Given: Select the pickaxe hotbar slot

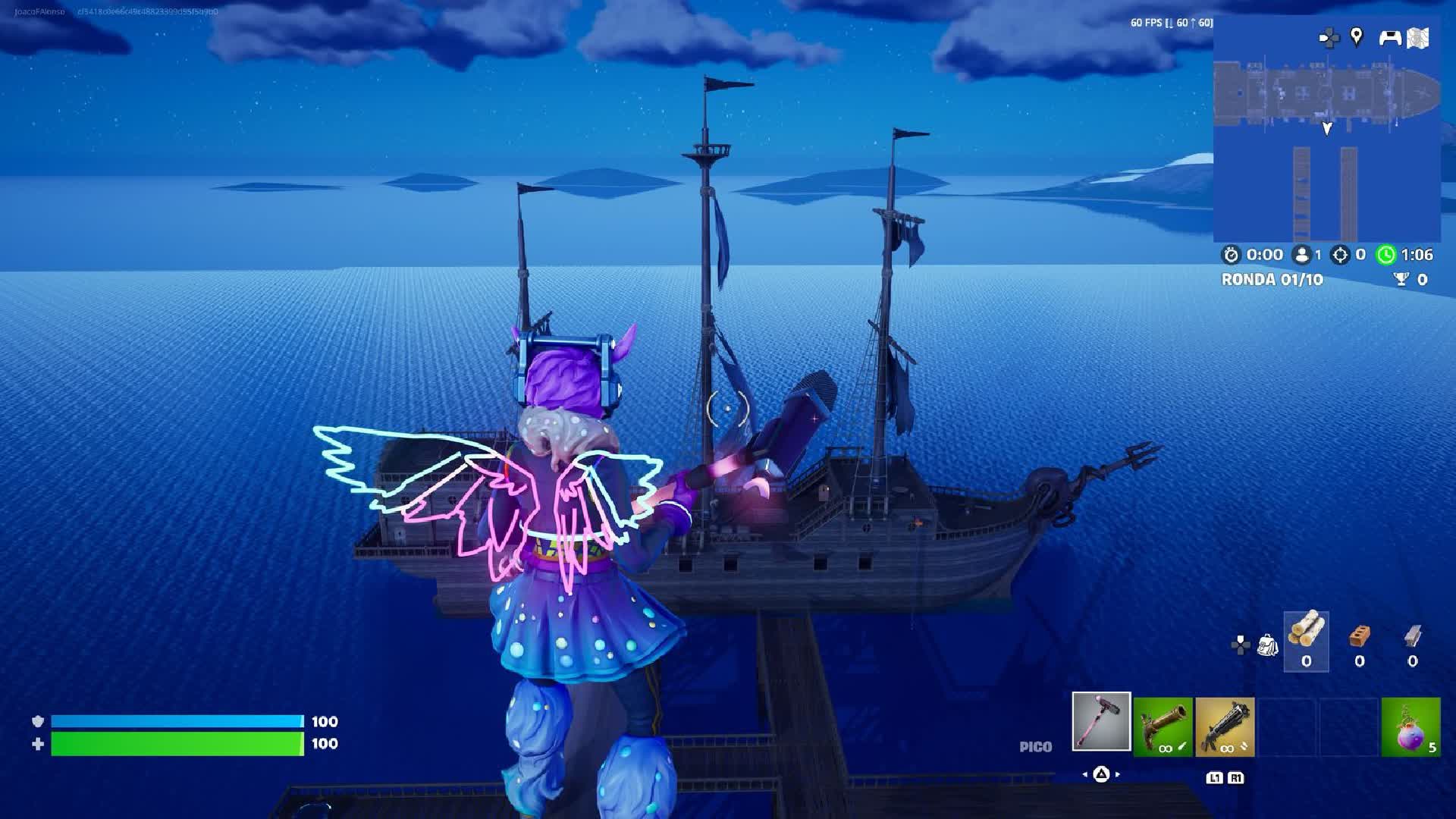Looking at the screenshot, I should pos(1101,722).
